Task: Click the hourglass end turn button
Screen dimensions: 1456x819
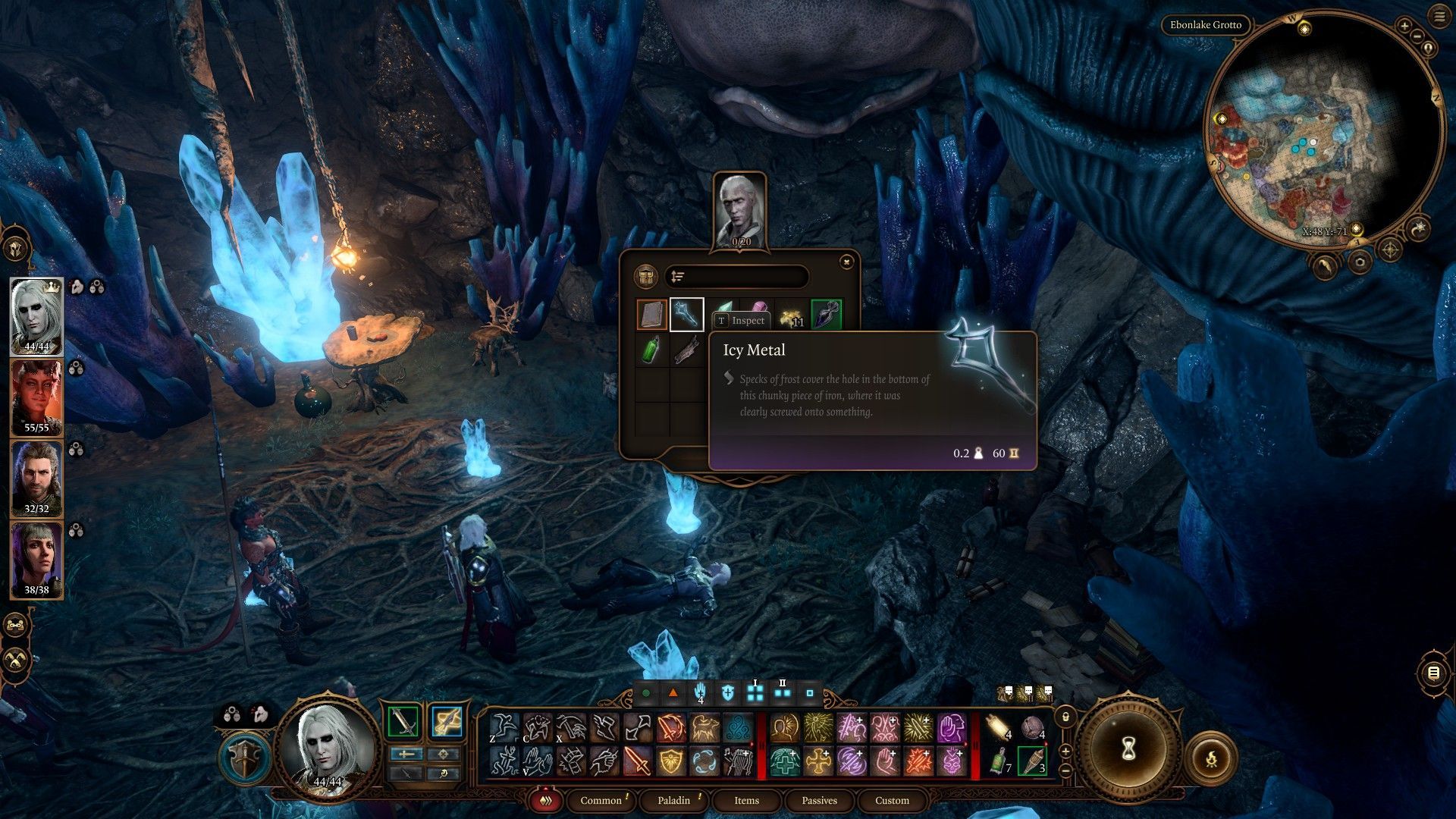Action: [1128, 749]
